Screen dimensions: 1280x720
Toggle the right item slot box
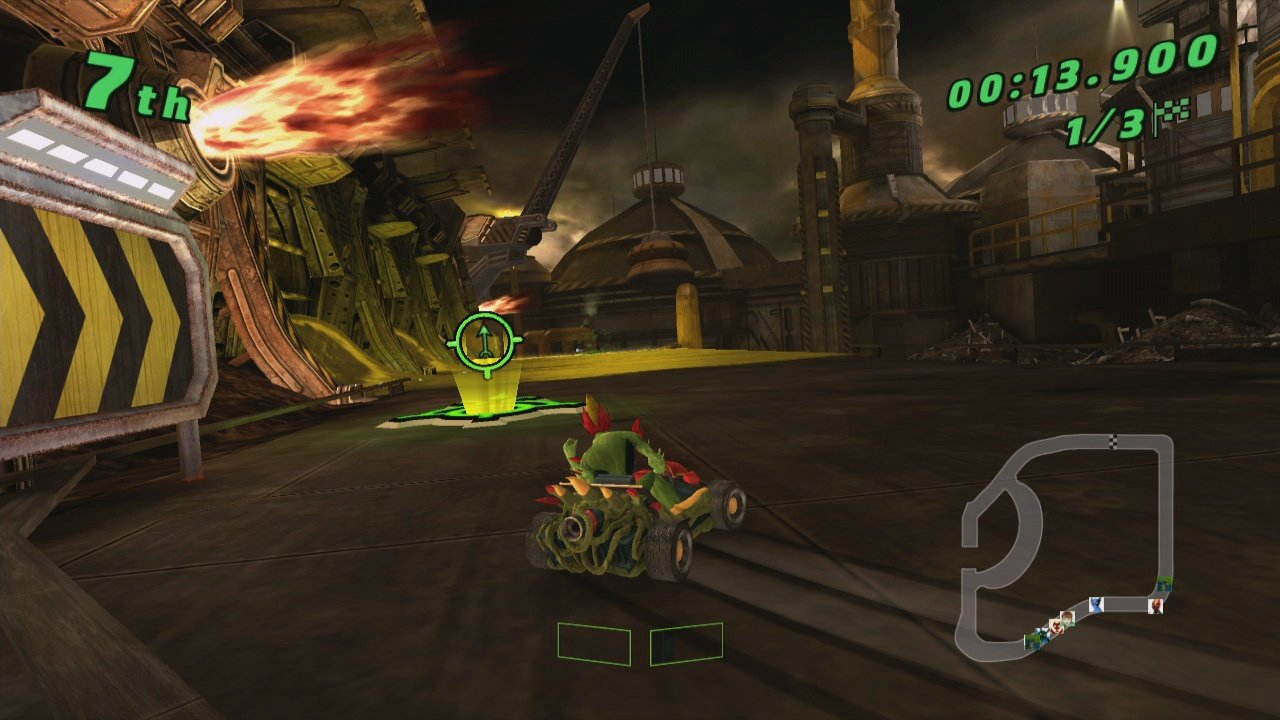(686, 642)
